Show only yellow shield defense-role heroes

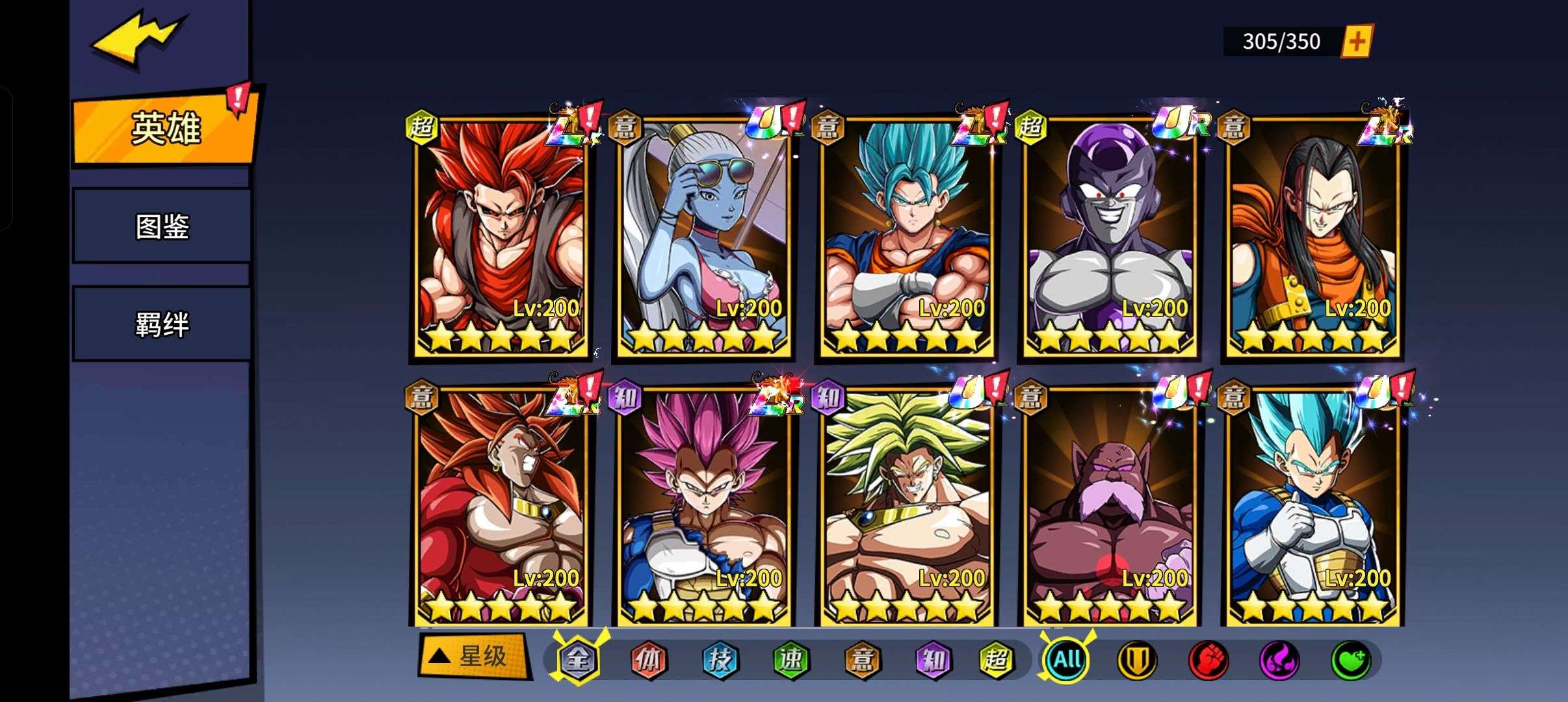tap(1137, 660)
